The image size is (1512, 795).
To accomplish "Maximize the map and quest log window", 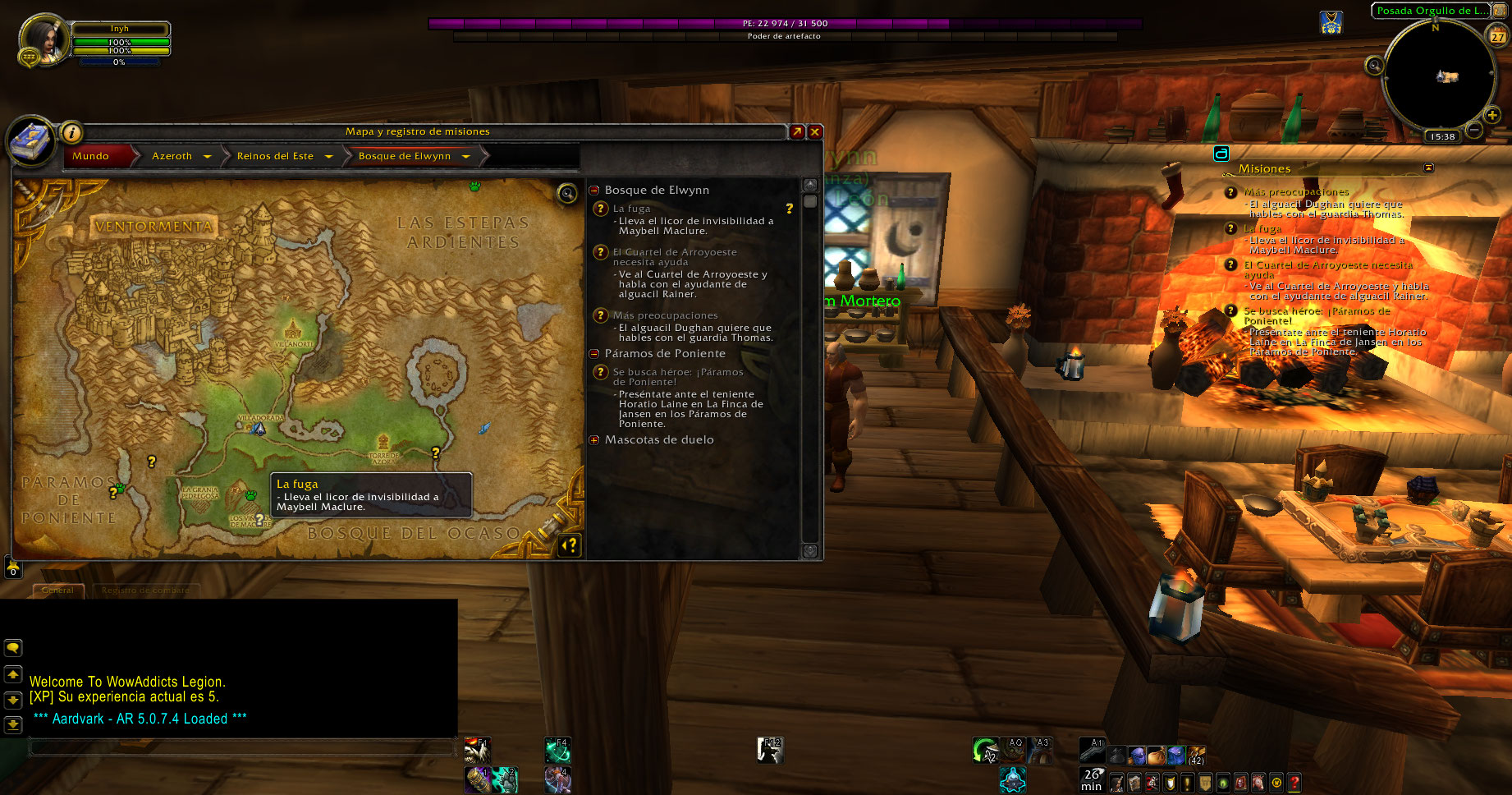I will tap(796, 131).
